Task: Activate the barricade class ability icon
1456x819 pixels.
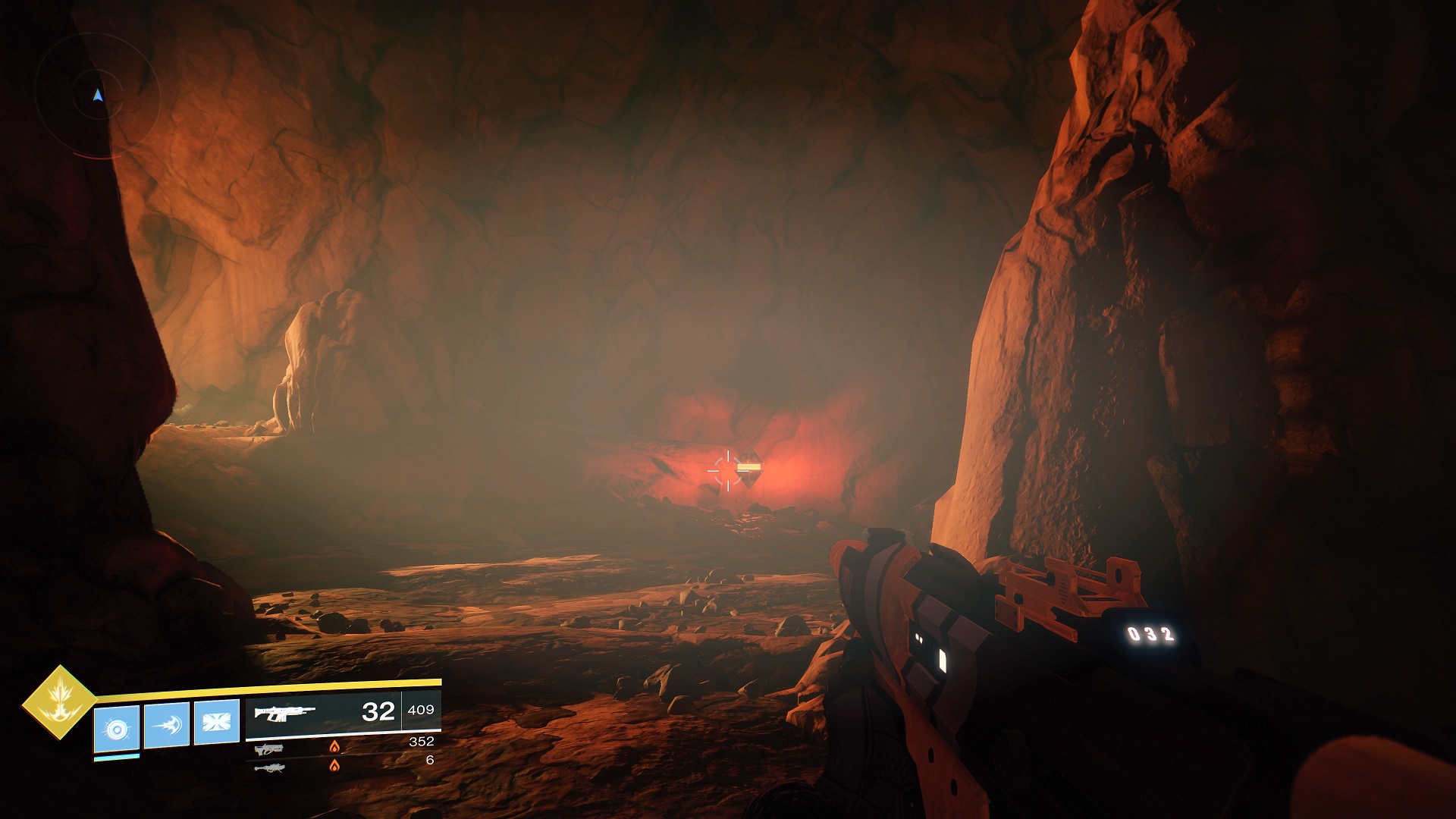Action: pyautogui.click(x=217, y=721)
